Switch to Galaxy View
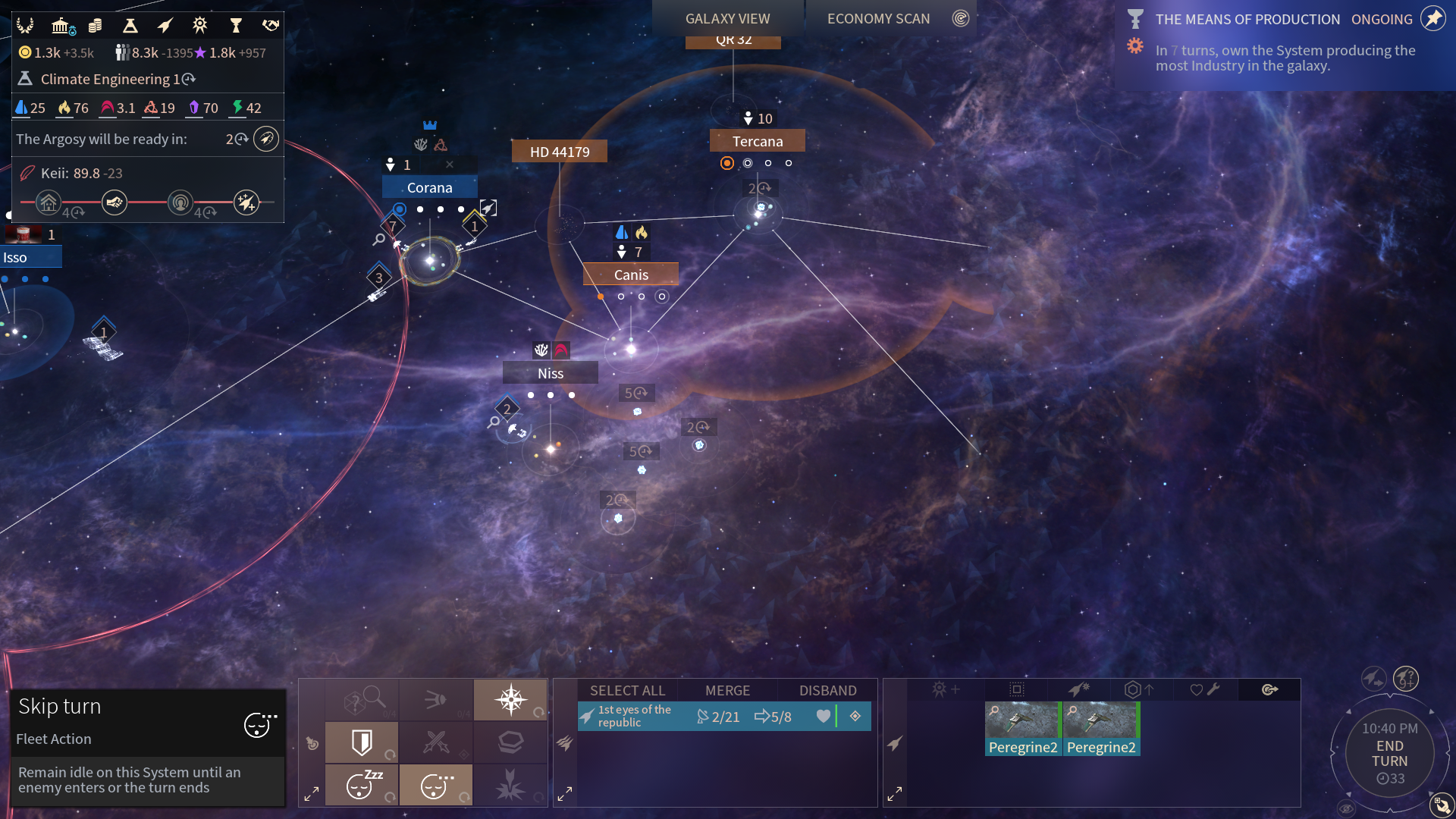This screenshot has width=1456, height=819. pos(727,19)
